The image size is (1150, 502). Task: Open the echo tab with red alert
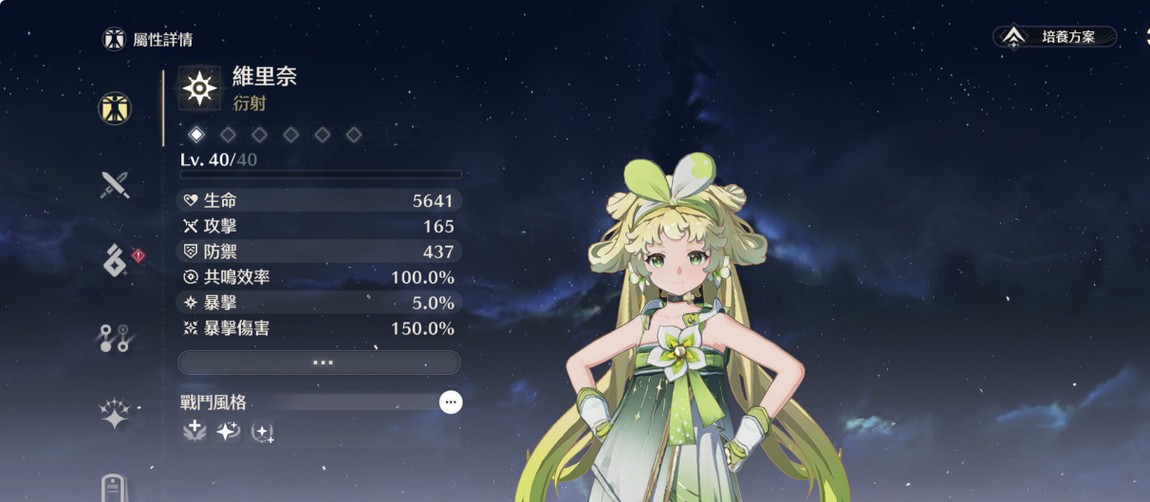point(115,260)
